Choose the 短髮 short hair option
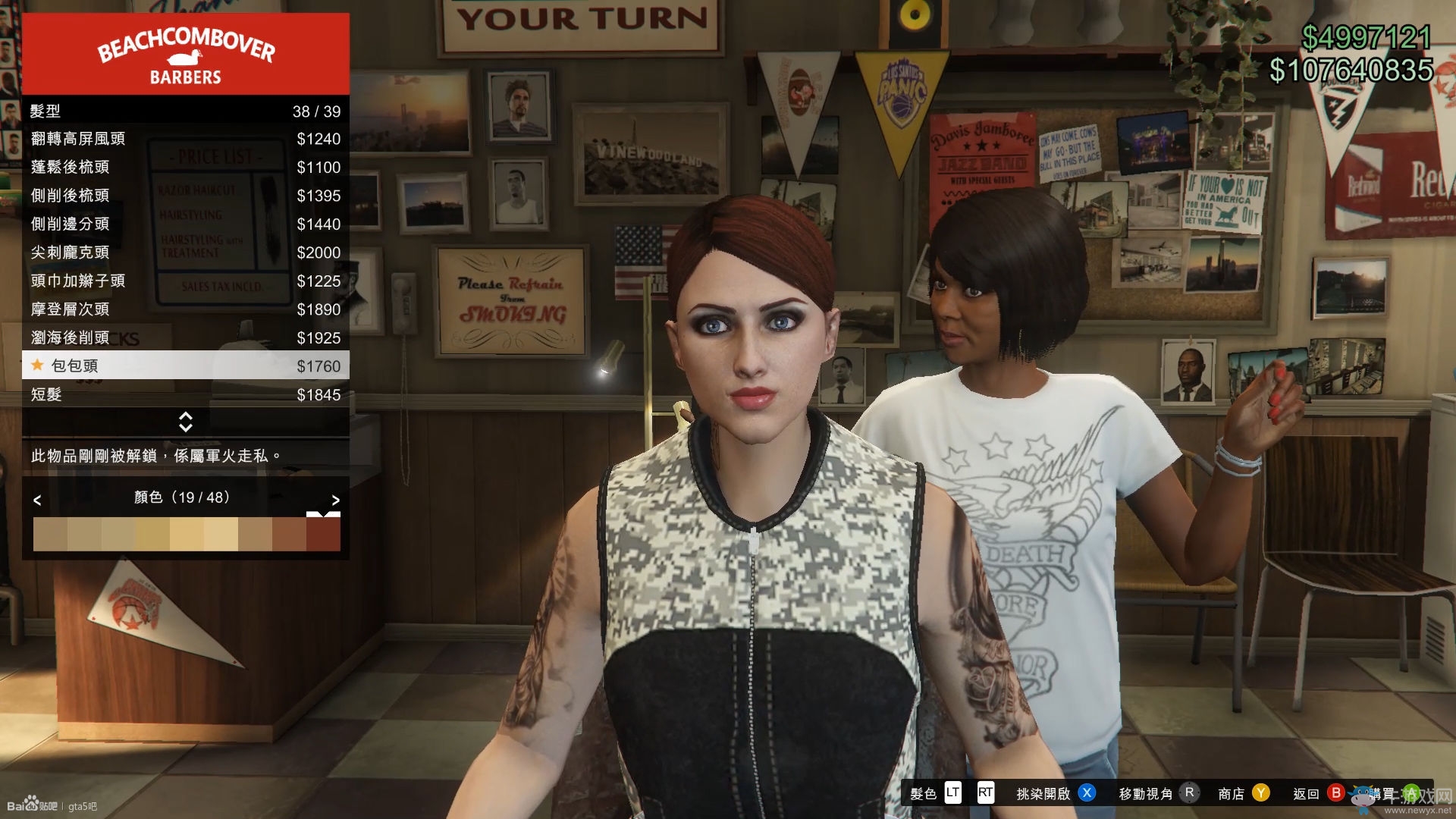The image size is (1456, 819). pos(186,394)
